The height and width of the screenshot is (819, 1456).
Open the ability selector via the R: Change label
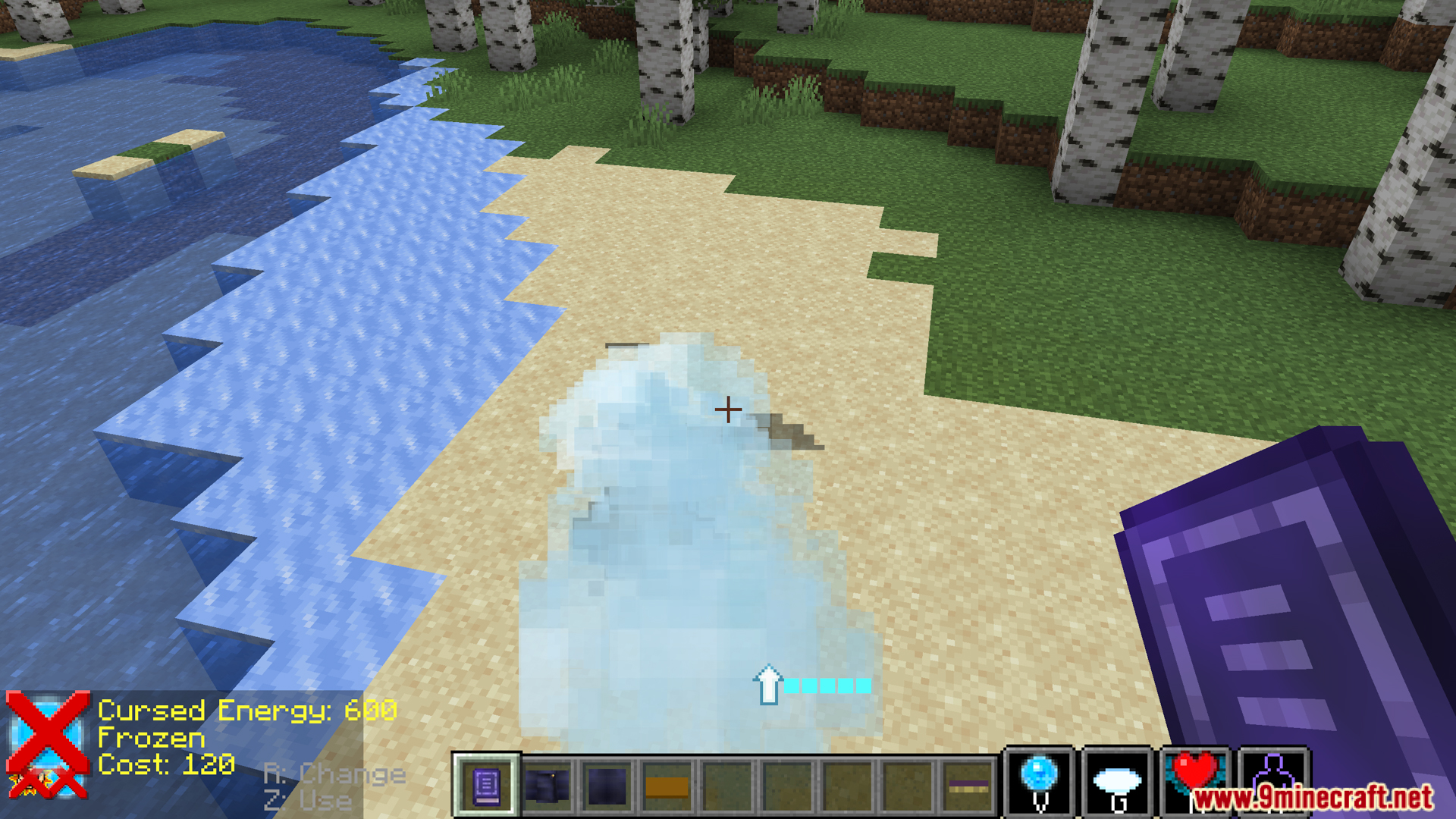(x=334, y=773)
